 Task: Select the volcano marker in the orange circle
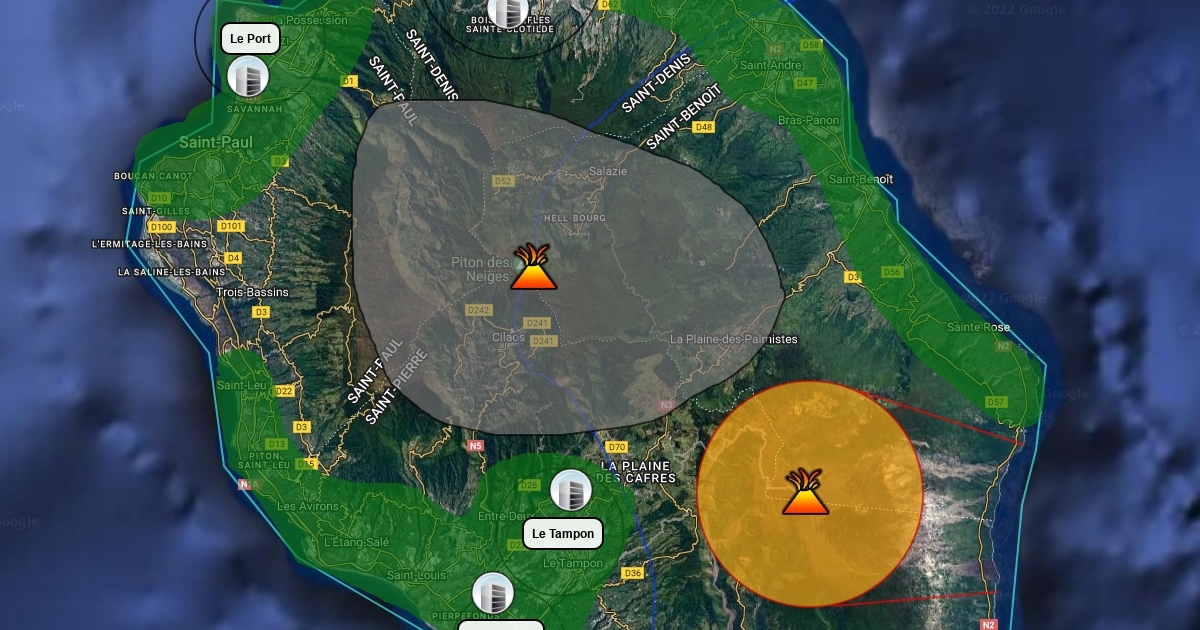pos(805,492)
